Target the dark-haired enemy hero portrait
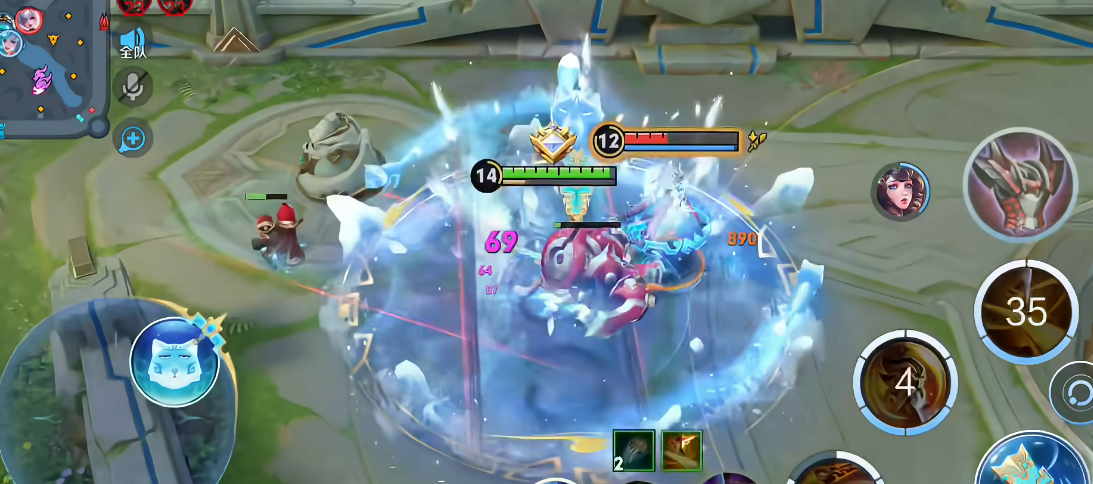The image size is (1093, 484). coord(901,192)
